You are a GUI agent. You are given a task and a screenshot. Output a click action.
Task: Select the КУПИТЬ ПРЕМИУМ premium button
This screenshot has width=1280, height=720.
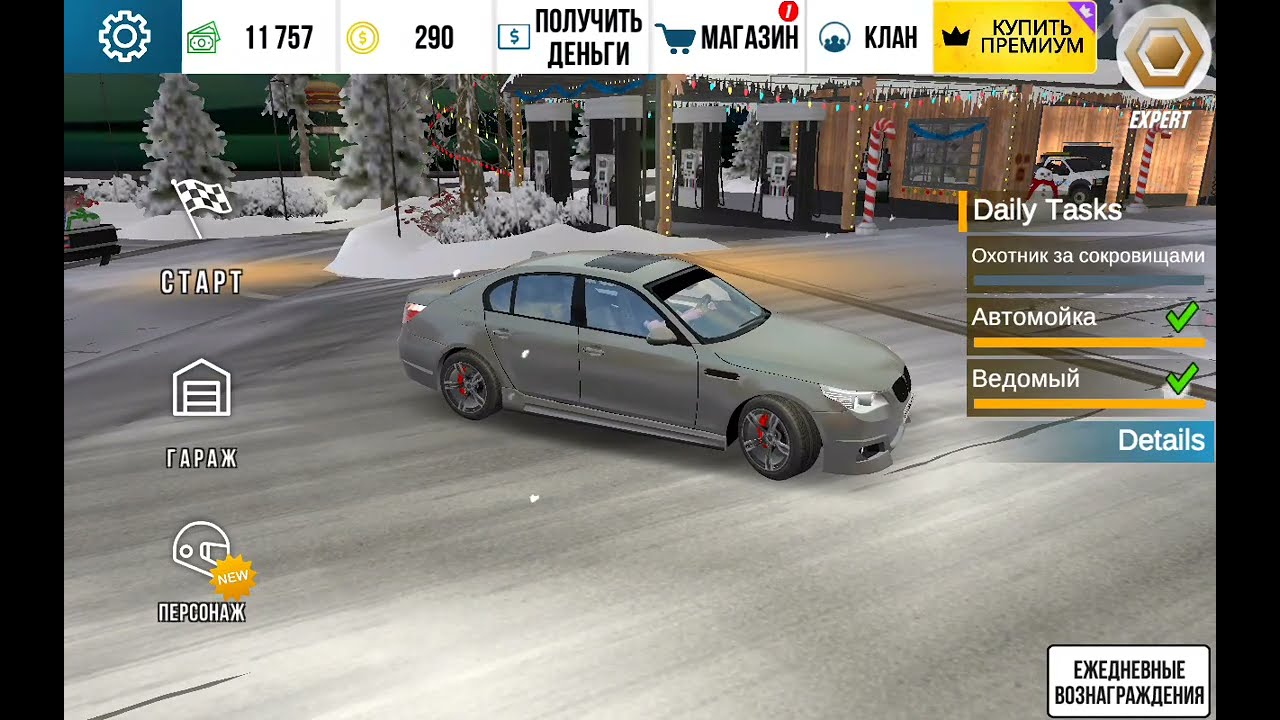pos(1014,38)
